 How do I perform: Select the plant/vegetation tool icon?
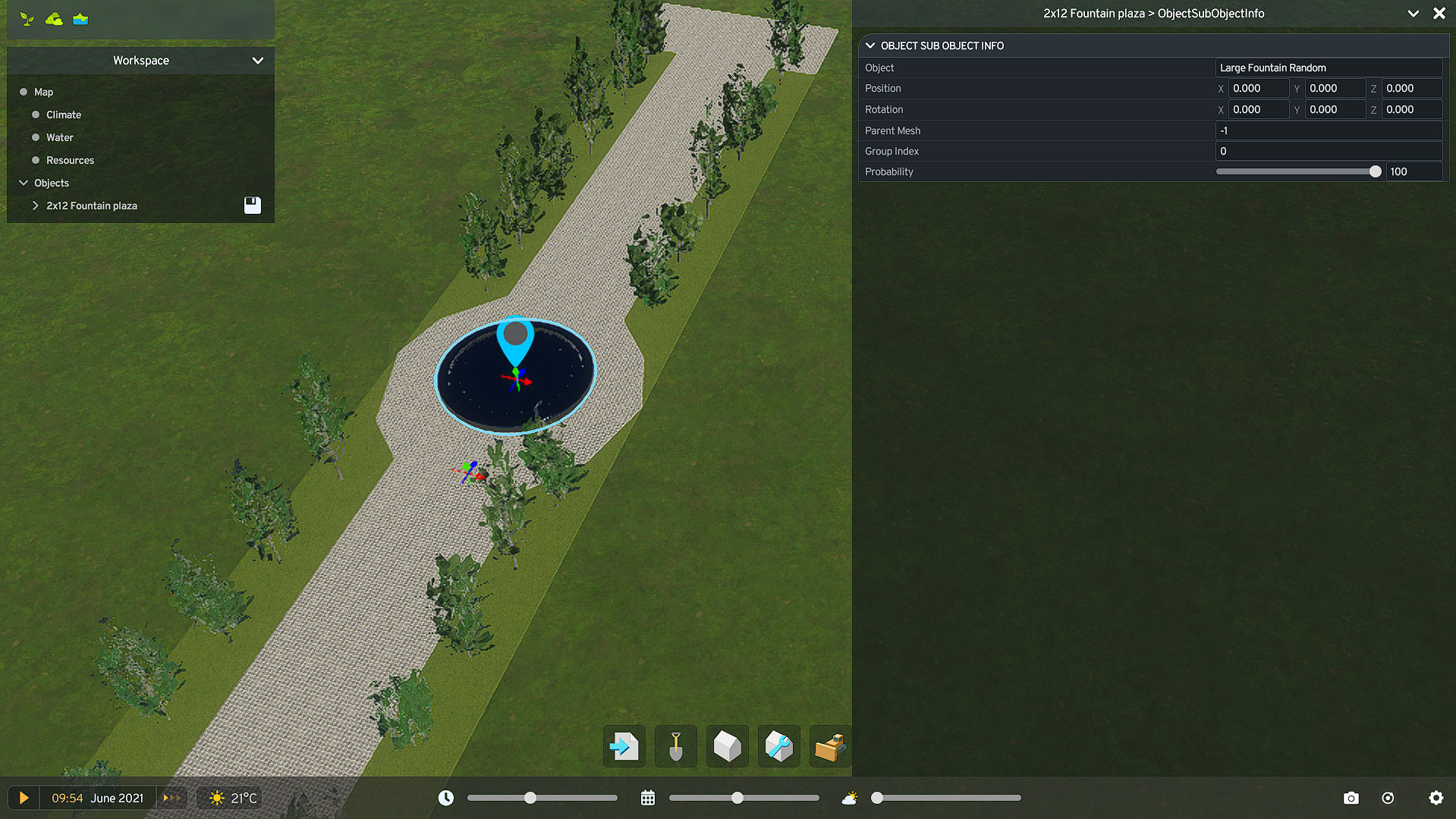pos(27,18)
